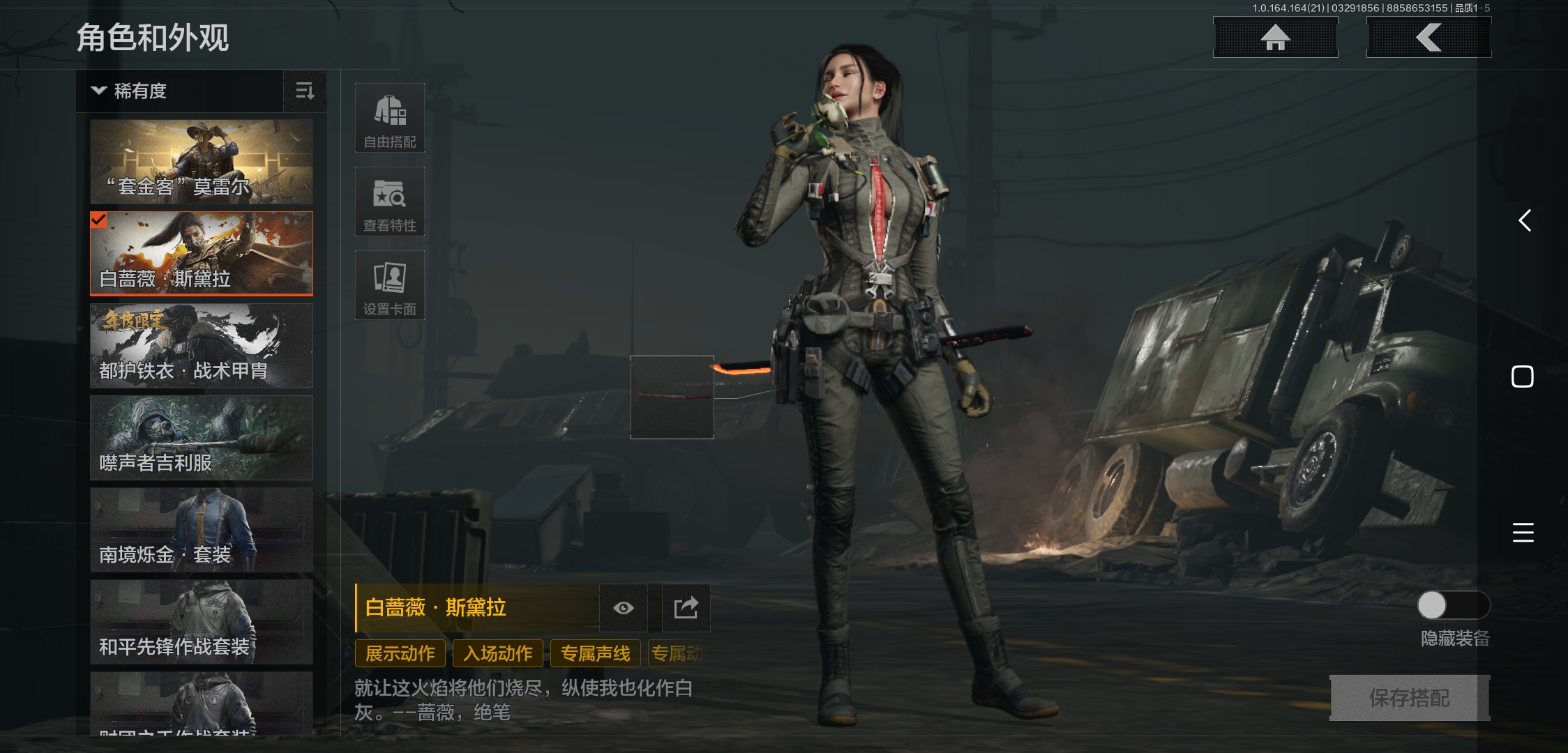Open 自由搭配 free outfit matching
This screenshot has height=753, width=1568.
click(390, 118)
